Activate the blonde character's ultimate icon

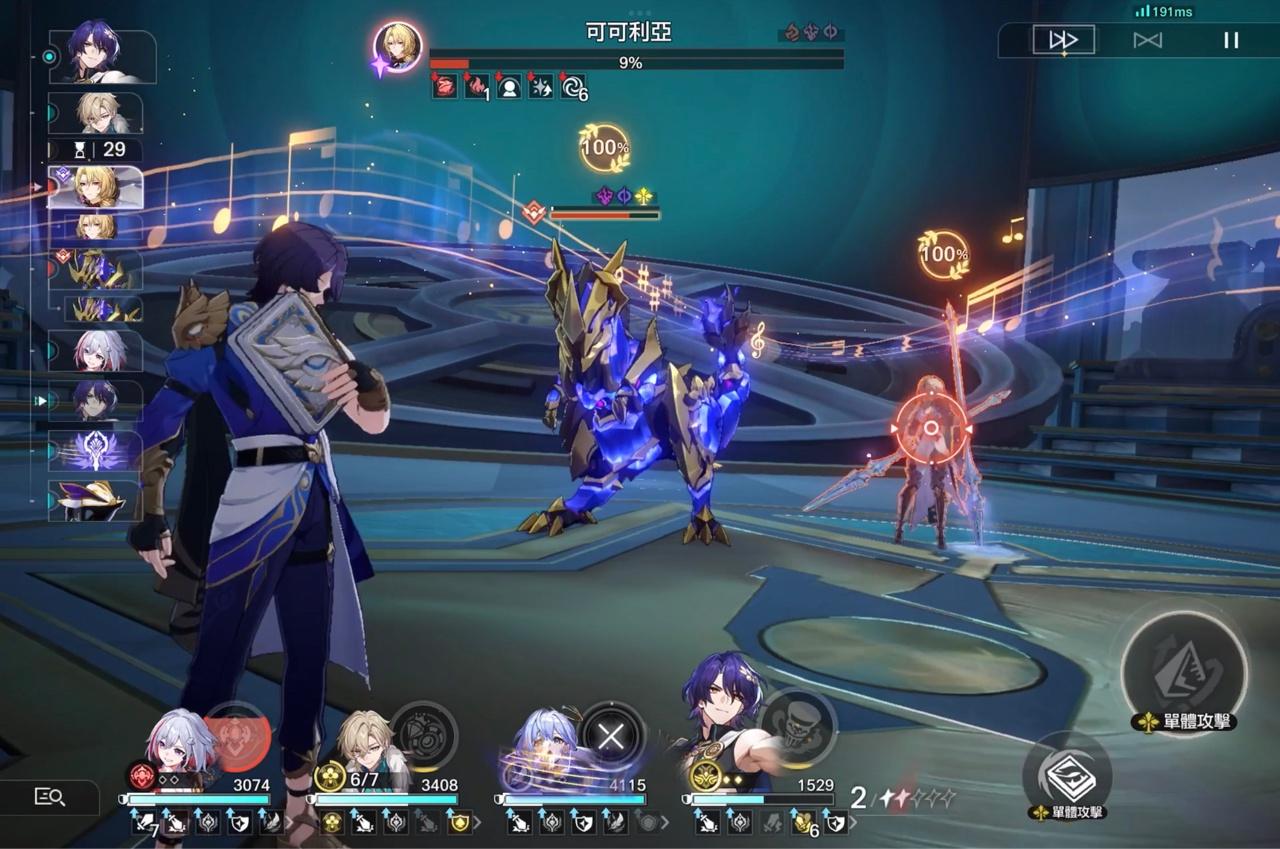tap(423, 735)
